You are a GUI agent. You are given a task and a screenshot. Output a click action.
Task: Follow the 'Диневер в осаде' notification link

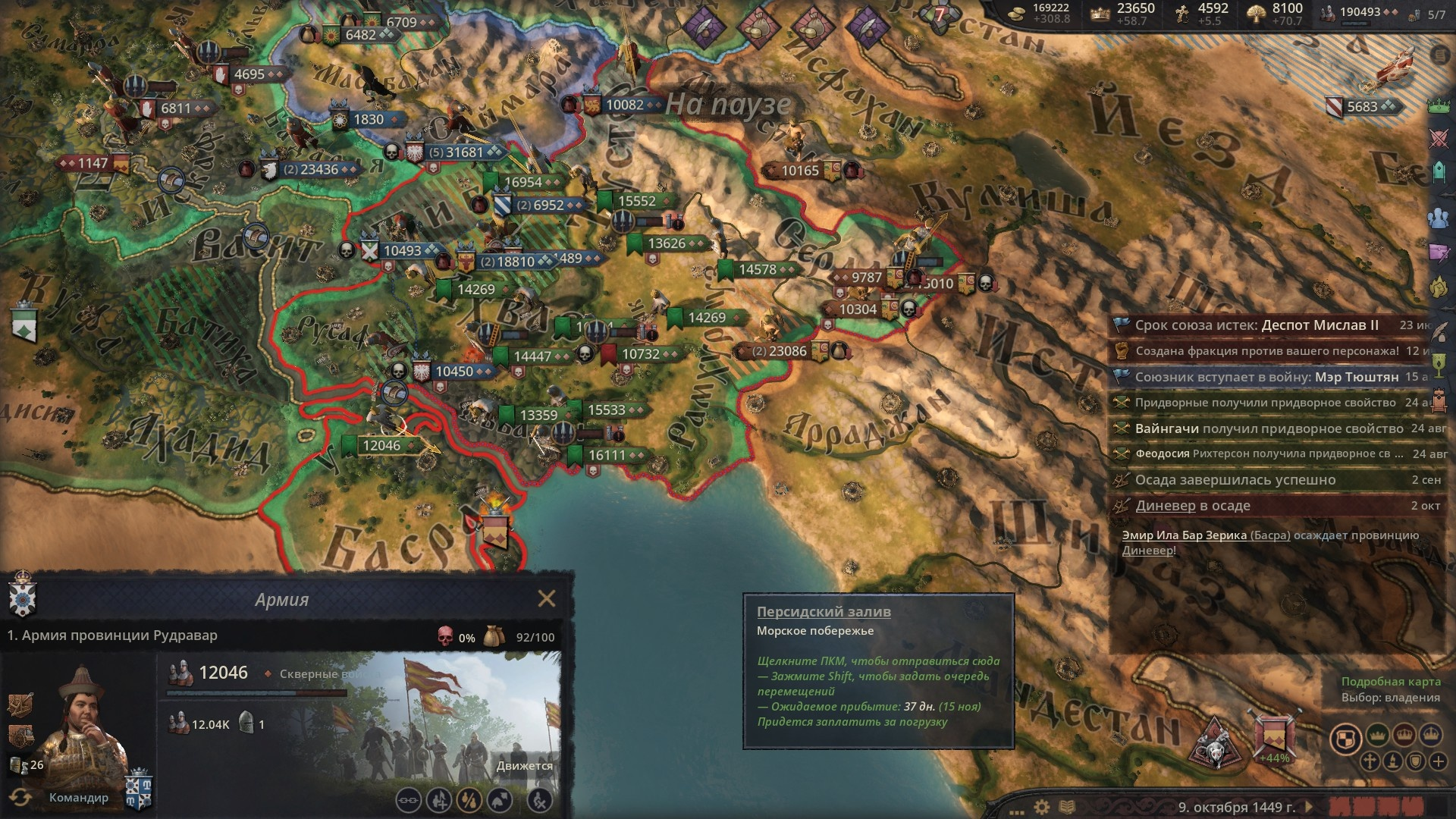click(1165, 506)
